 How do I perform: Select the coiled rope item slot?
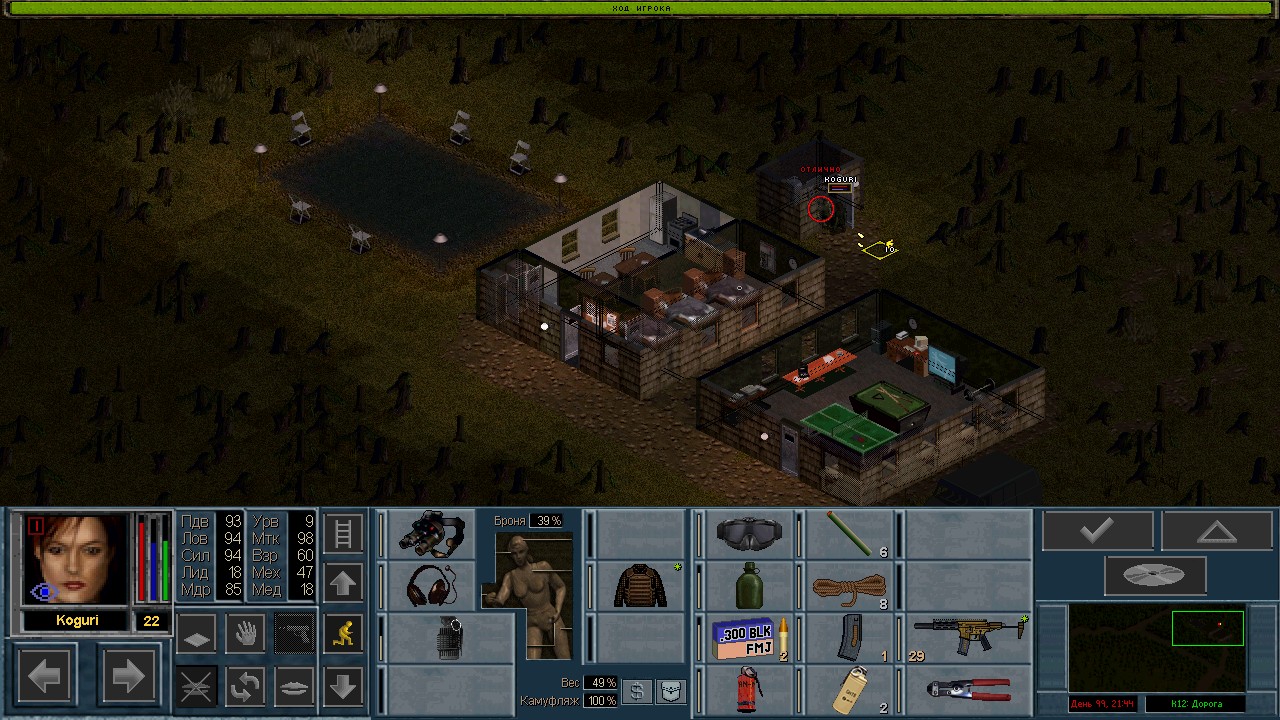coord(849,586)
